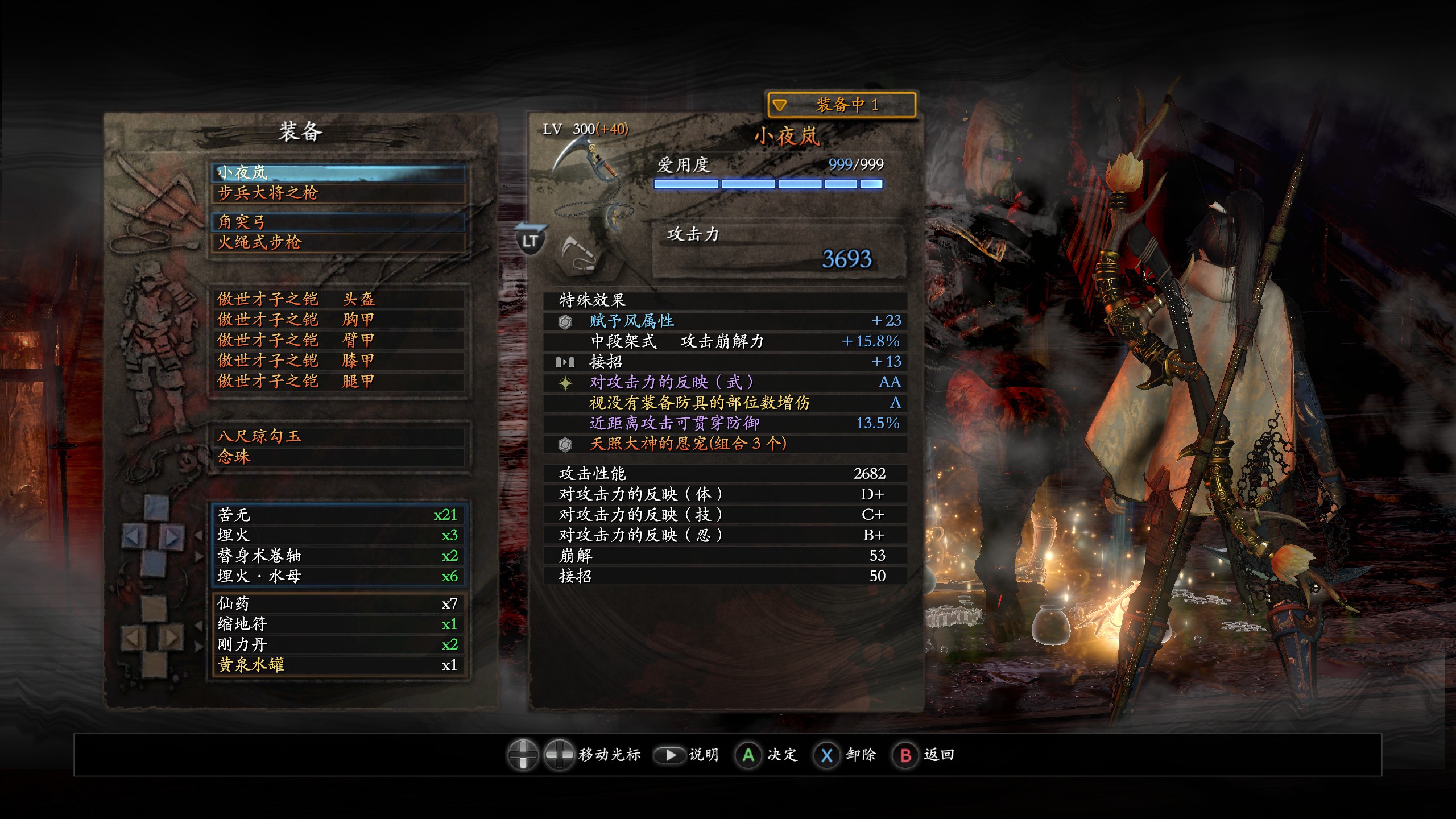Choose the 傲世才子之铠 胸甲 slot

coord(339,320)
